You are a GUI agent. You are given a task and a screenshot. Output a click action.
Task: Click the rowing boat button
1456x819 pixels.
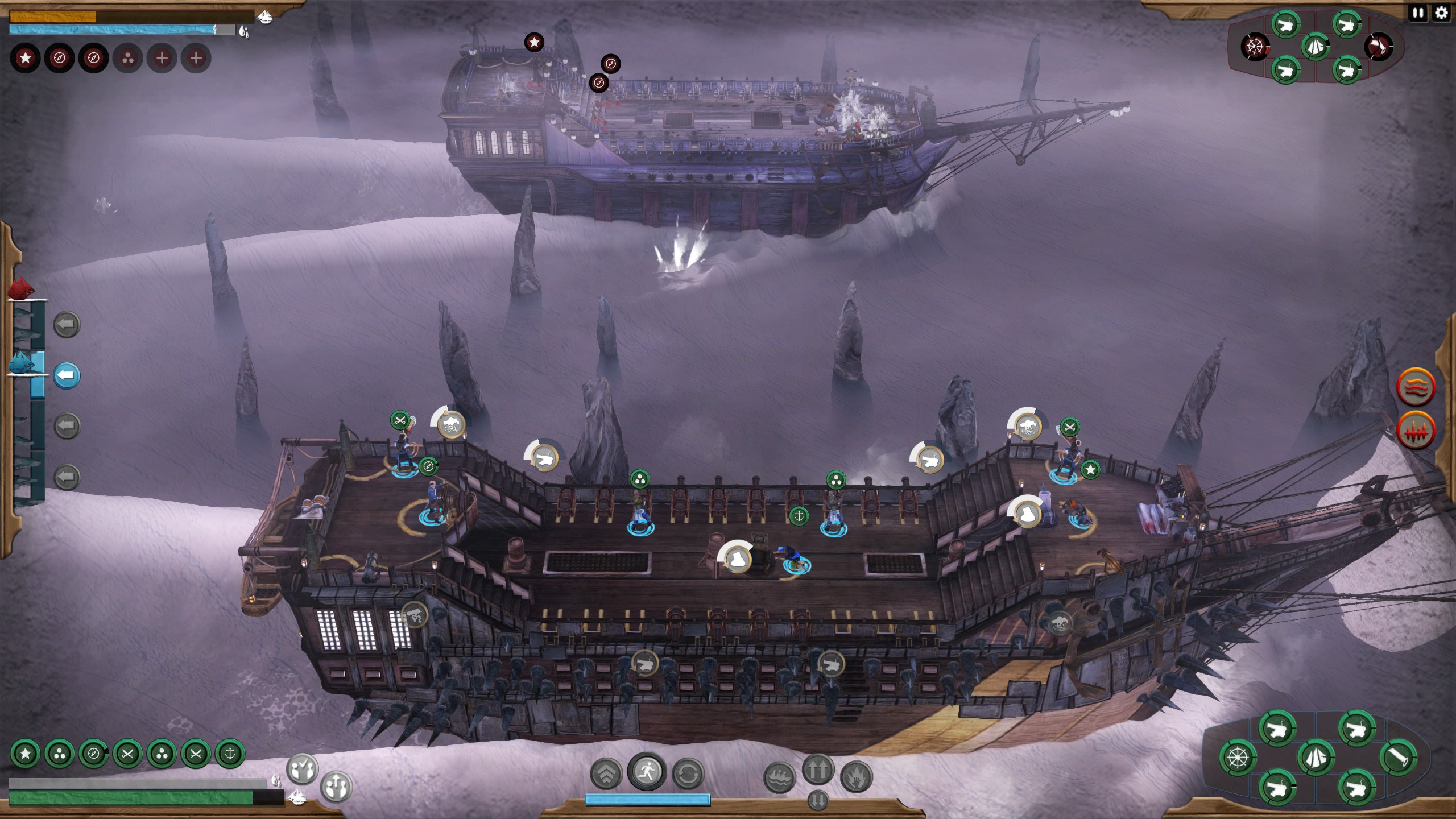coord(779,777)
